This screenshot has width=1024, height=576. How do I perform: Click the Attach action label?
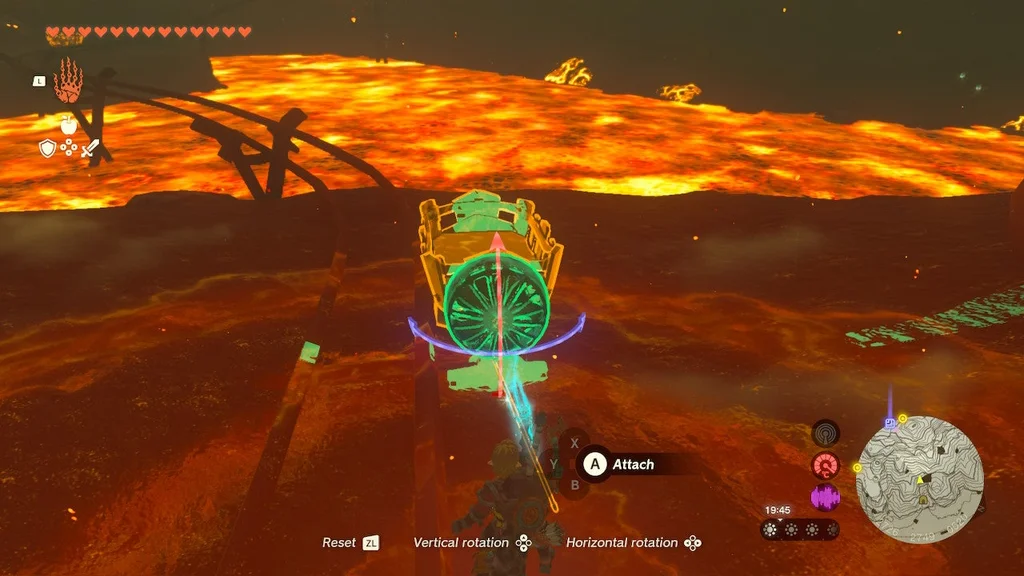[632, 464]
